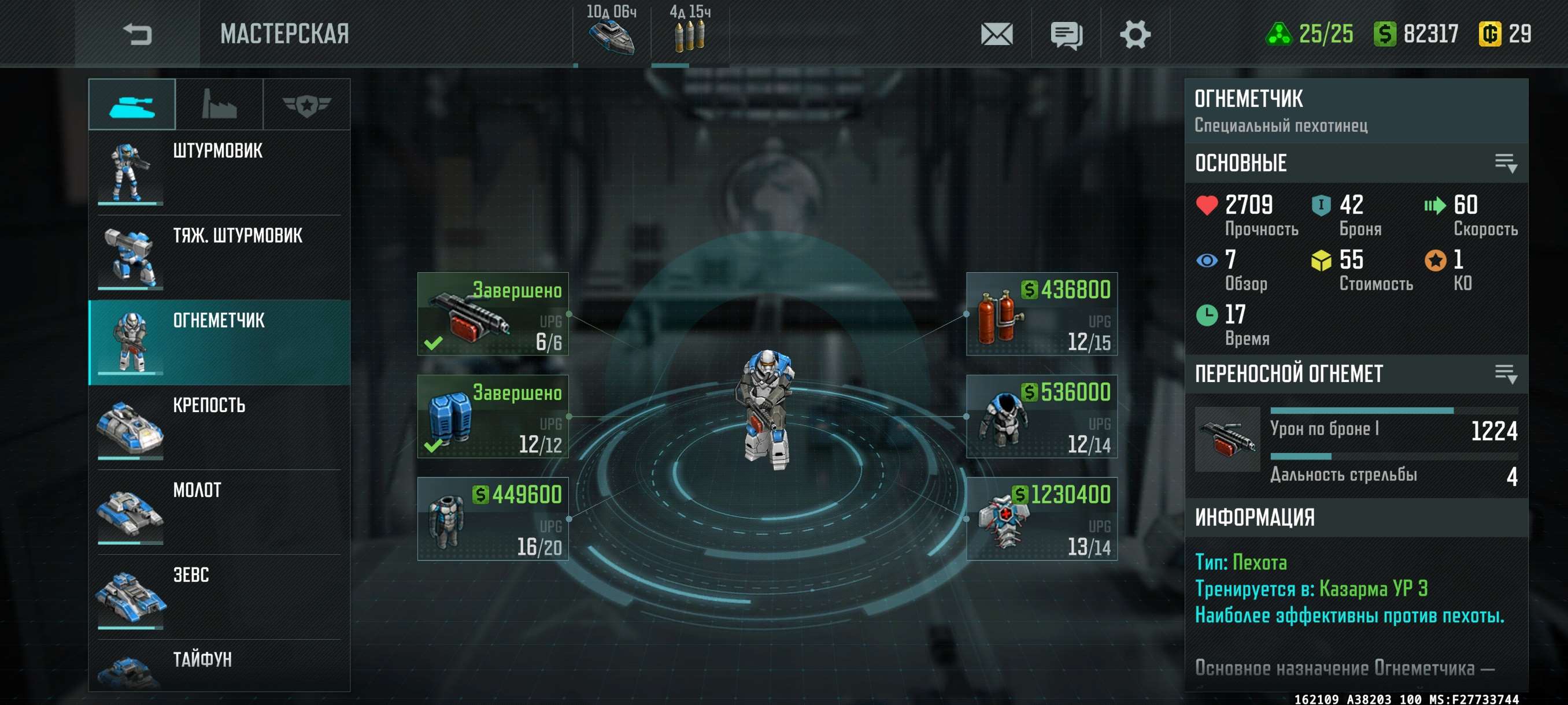1568x705 pixels.
Task: Go back using the return arrow
Action: click(x=137, y=34)
